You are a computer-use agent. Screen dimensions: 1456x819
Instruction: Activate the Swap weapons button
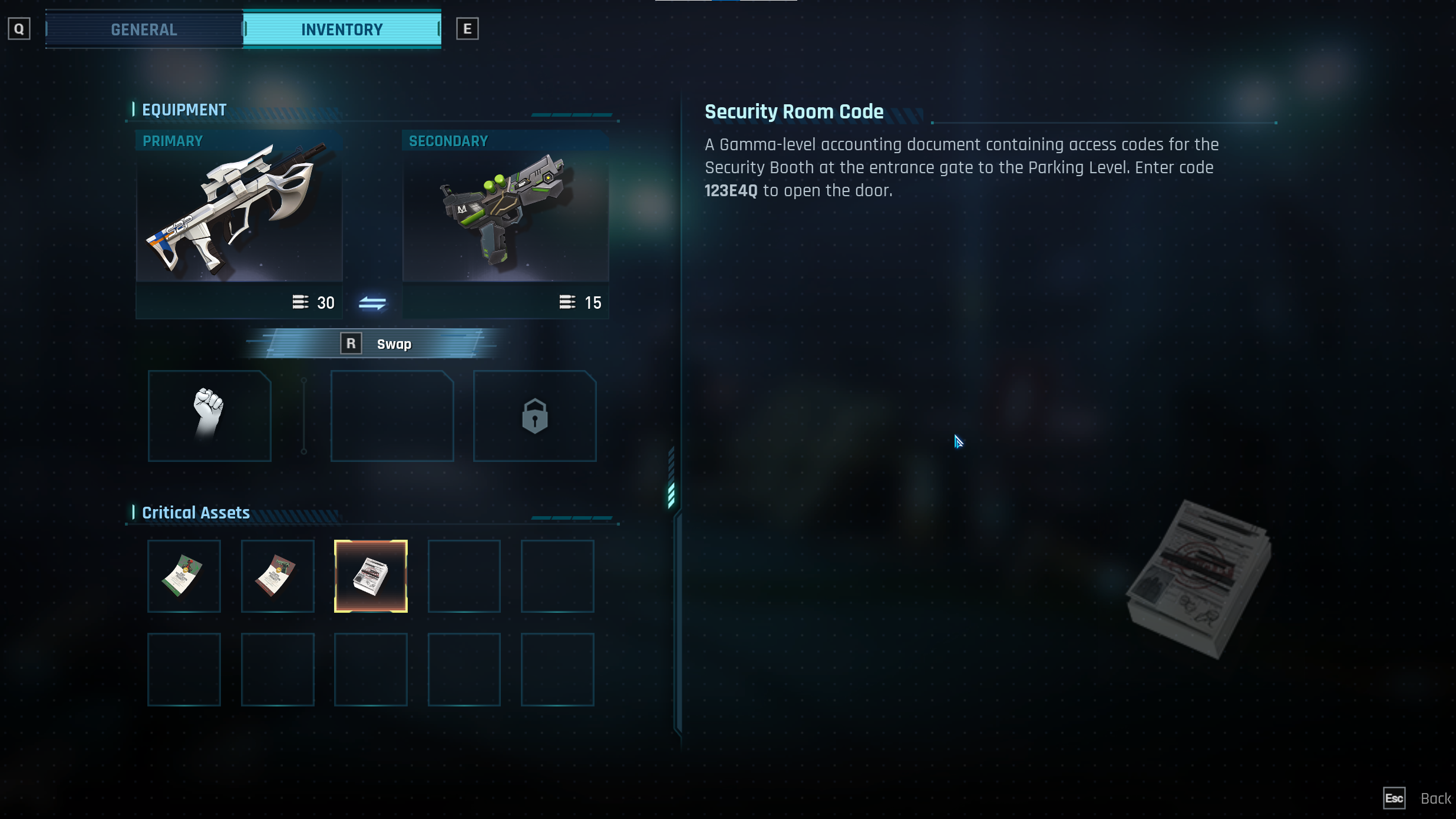pyautogui.click(x=377, y=344)
